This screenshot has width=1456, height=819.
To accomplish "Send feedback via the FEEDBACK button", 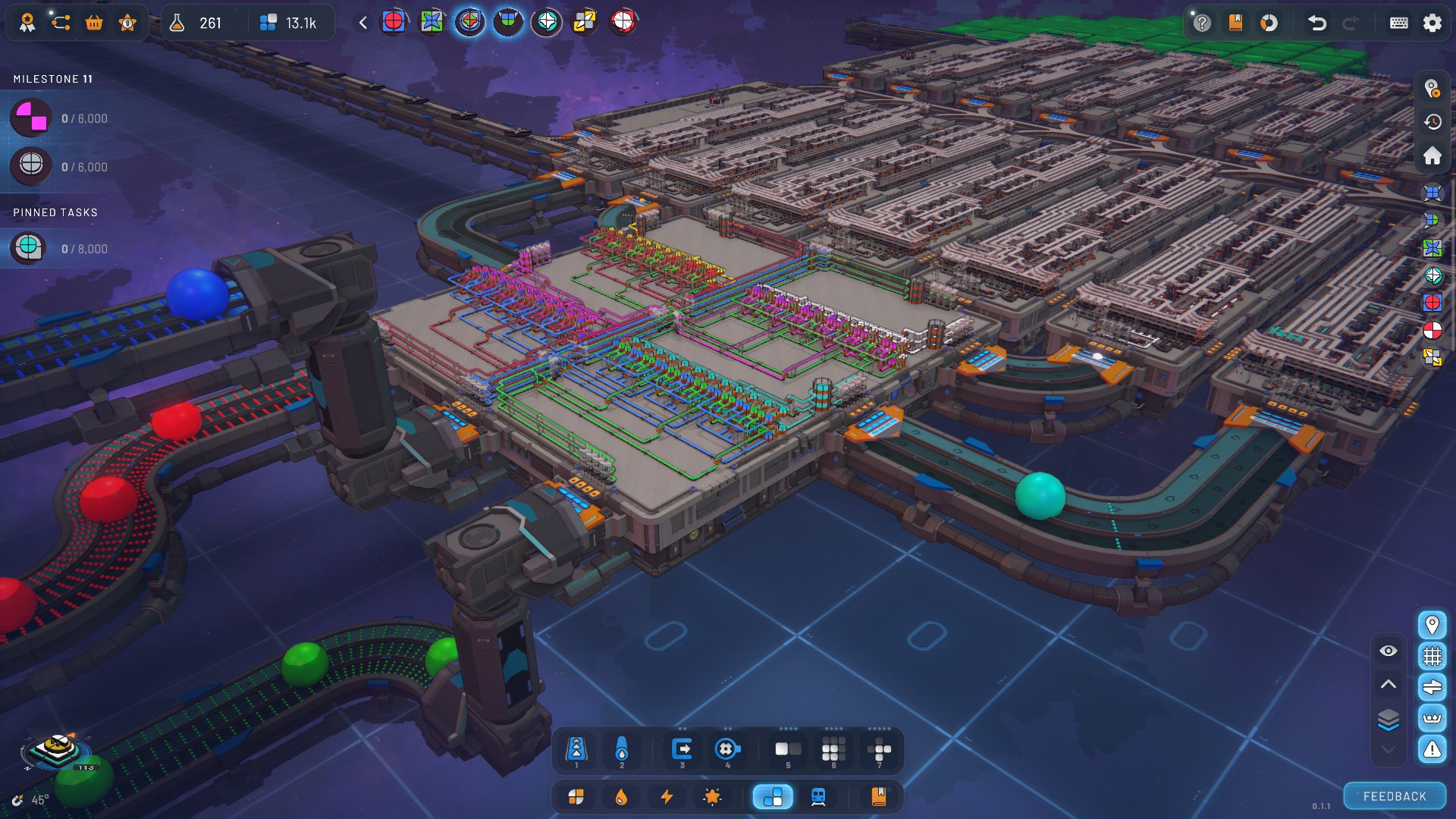I will (1394, 796).
